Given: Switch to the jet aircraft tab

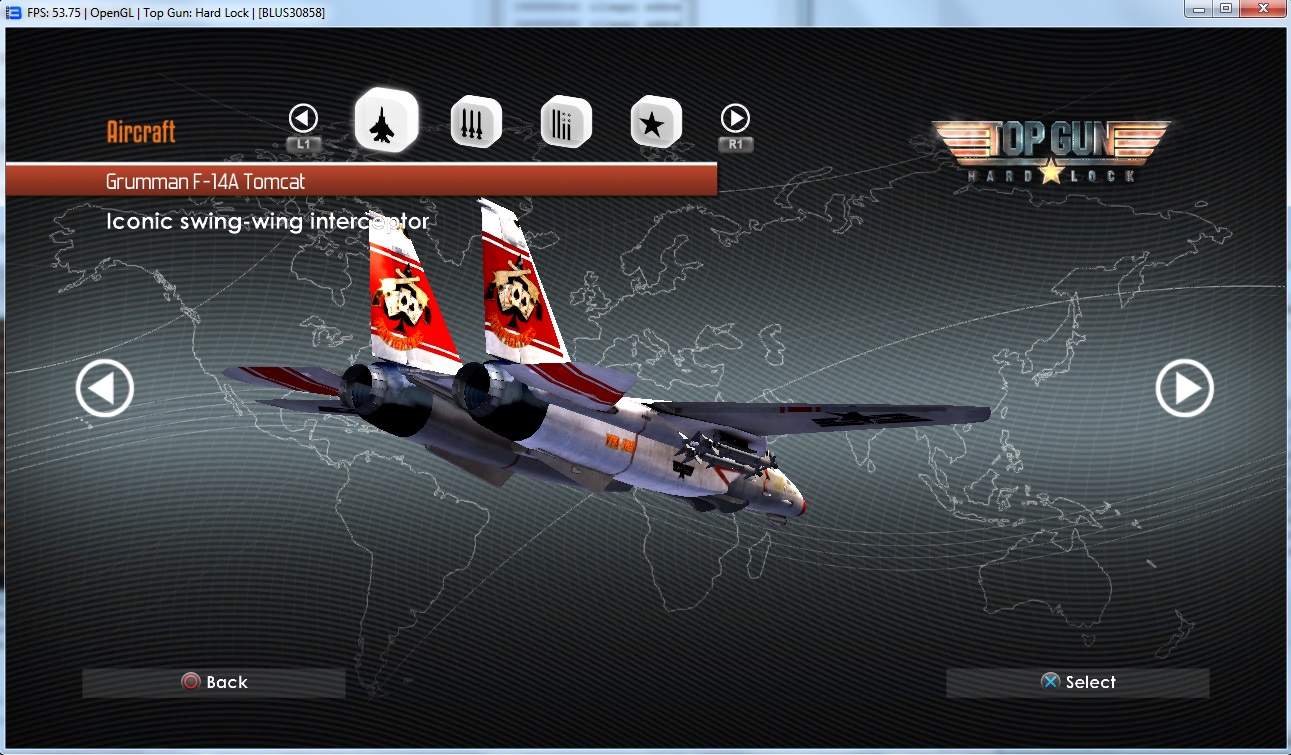Looking at the screenshot, I should 386,120.
